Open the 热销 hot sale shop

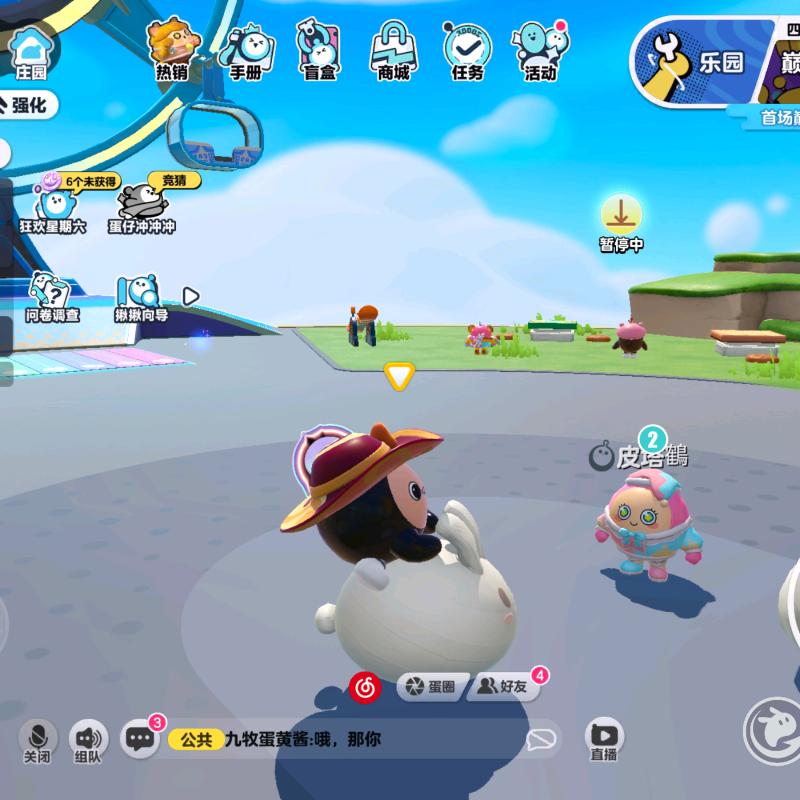tap(171, 49)
